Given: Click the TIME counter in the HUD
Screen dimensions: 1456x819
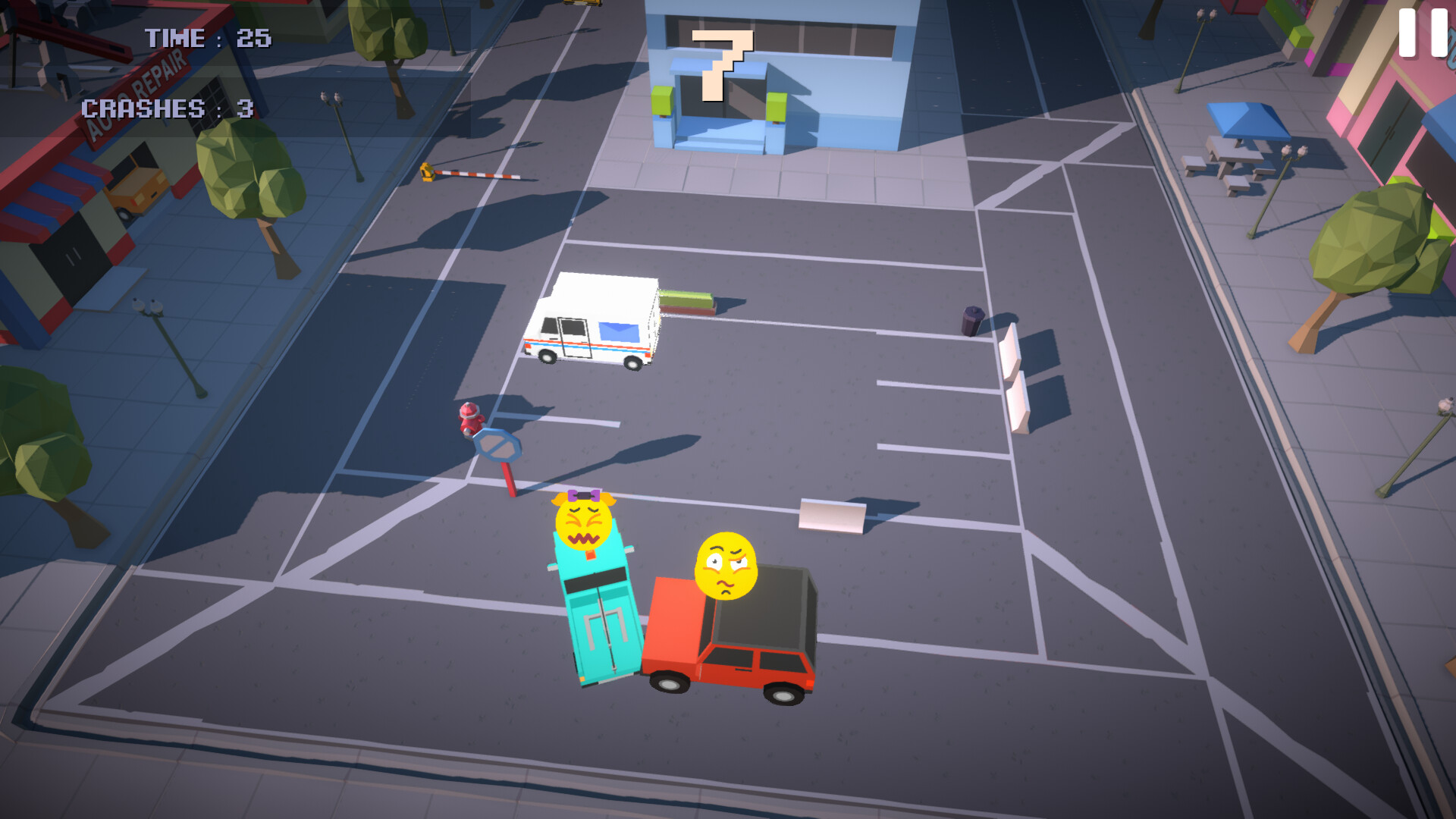Looking at the screenshot, I should click(206, 38).
